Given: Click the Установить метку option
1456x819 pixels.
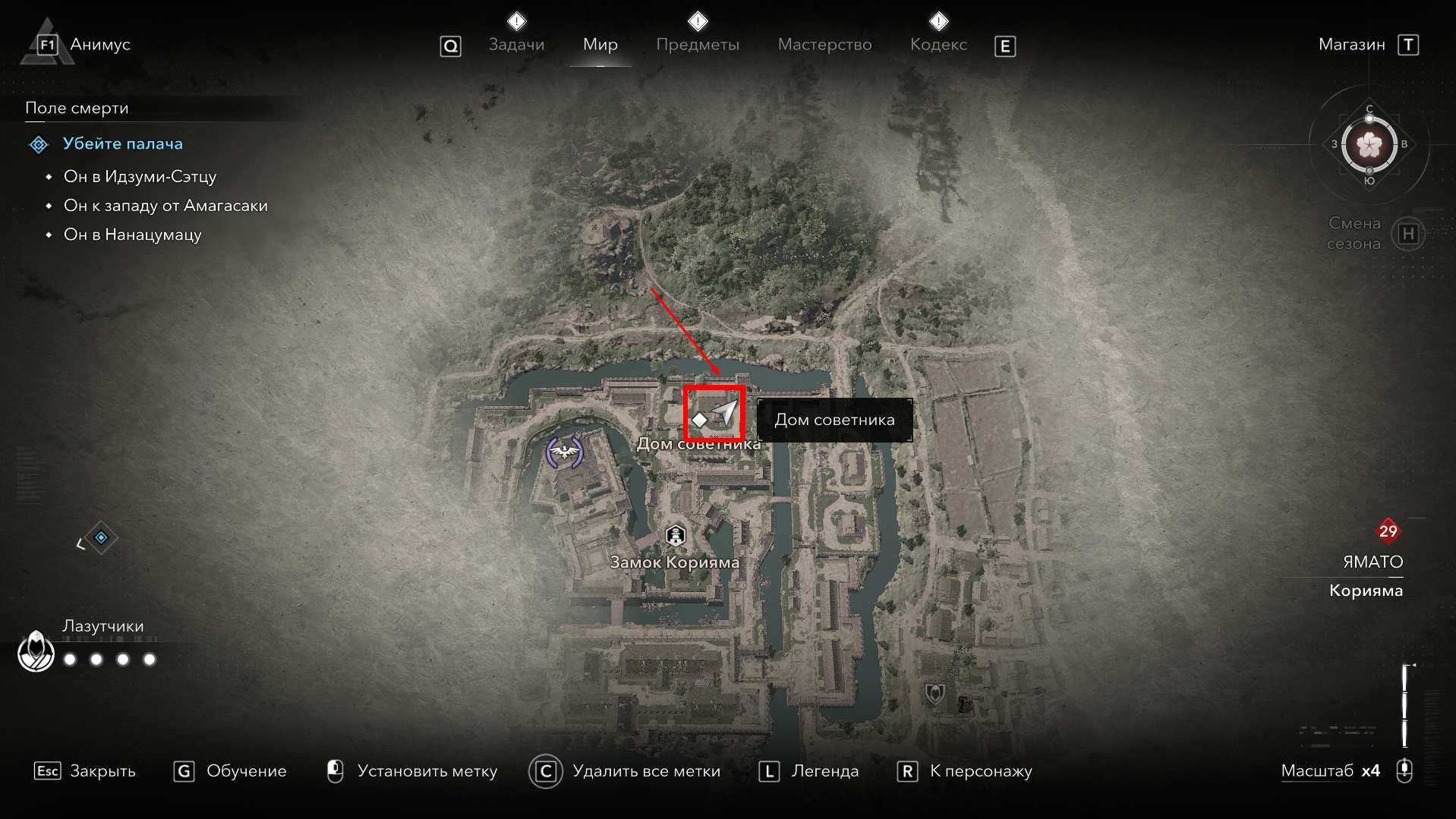Looking at the screenshot, I should tap(413, 771).
